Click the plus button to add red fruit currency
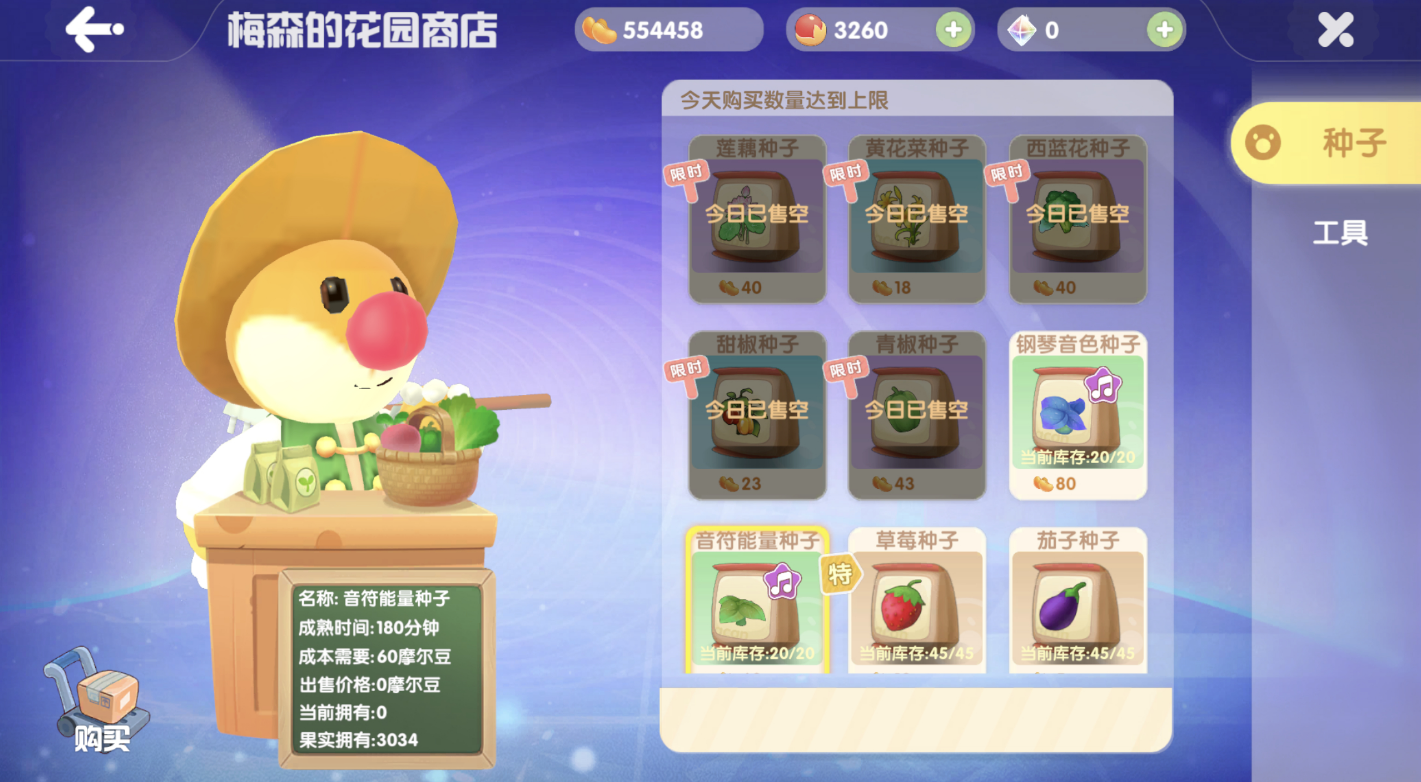The height and width of the screenshot is (782, 1421). click(x=950, y=29)
